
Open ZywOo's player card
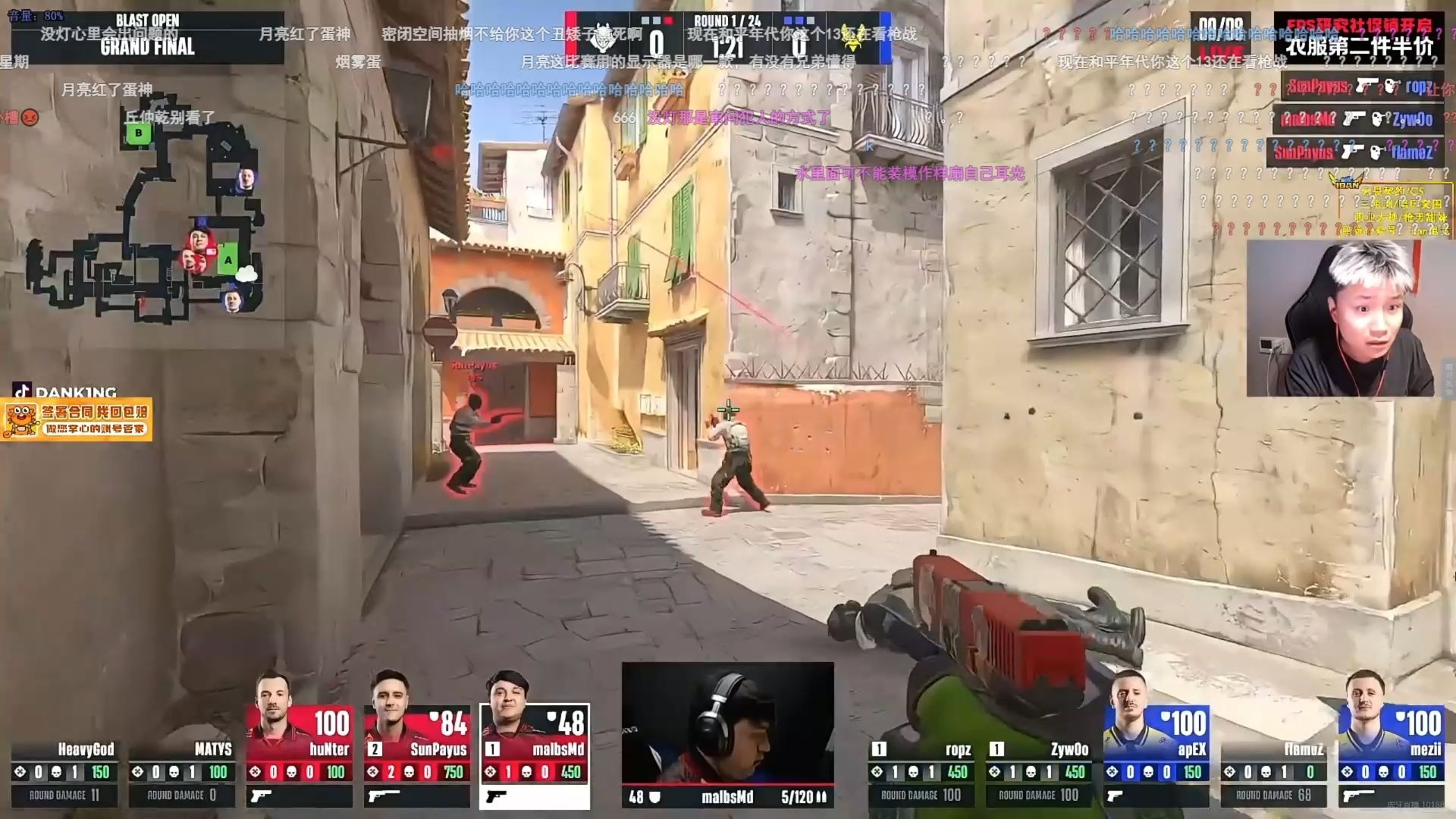click(x=1039, y=773)
